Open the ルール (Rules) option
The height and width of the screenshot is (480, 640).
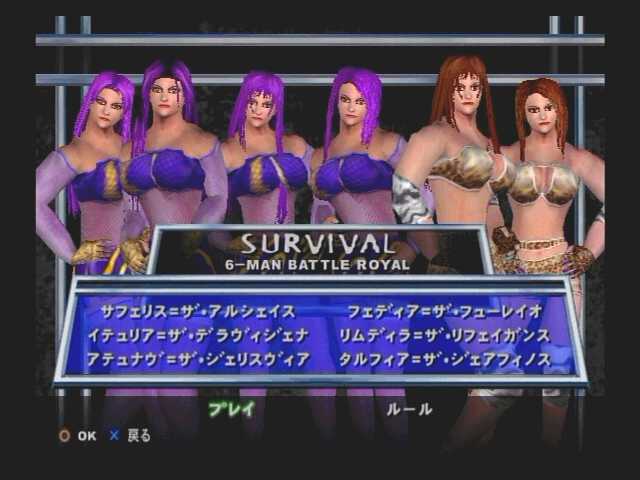click(409, 408)
